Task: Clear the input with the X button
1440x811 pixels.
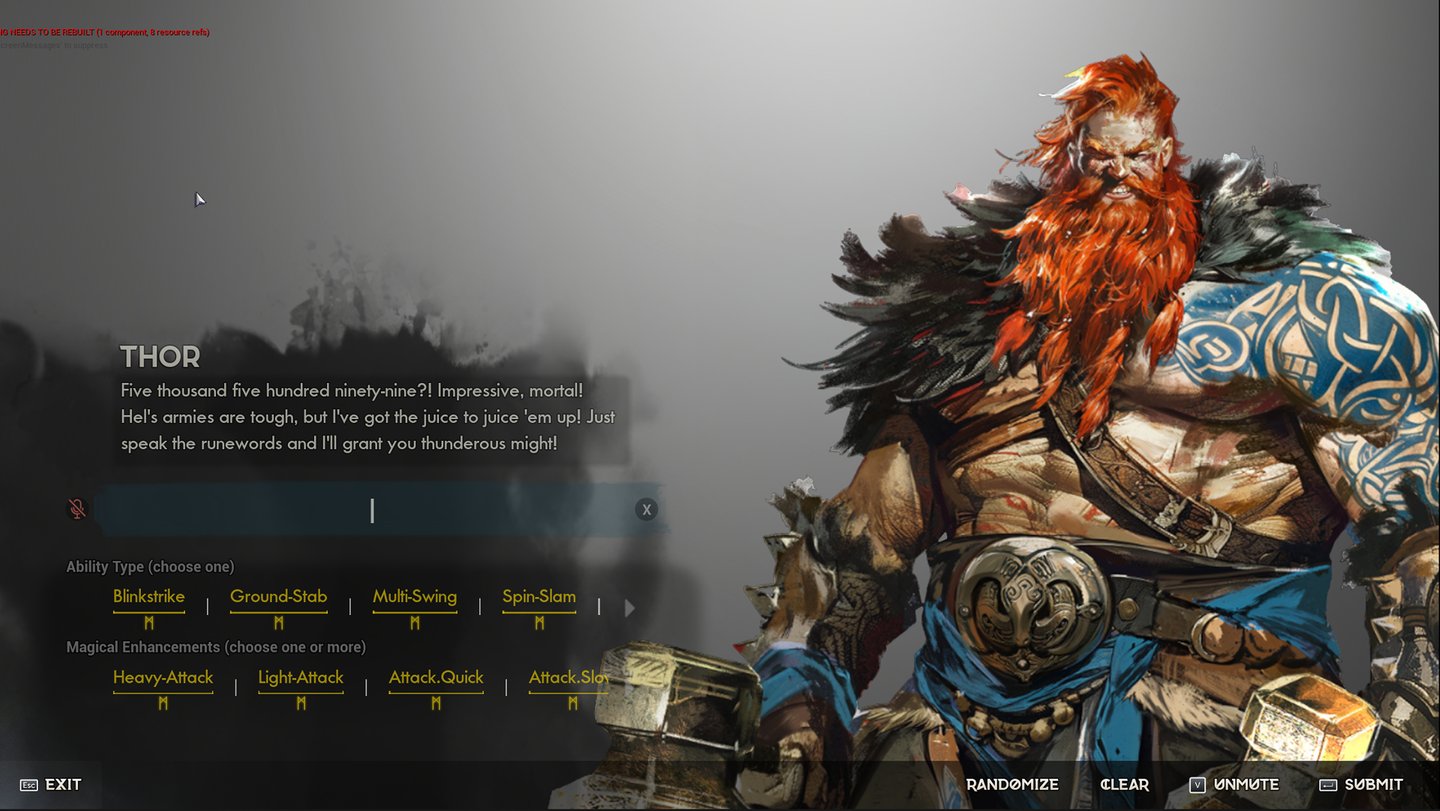Action: pos(646,510)
